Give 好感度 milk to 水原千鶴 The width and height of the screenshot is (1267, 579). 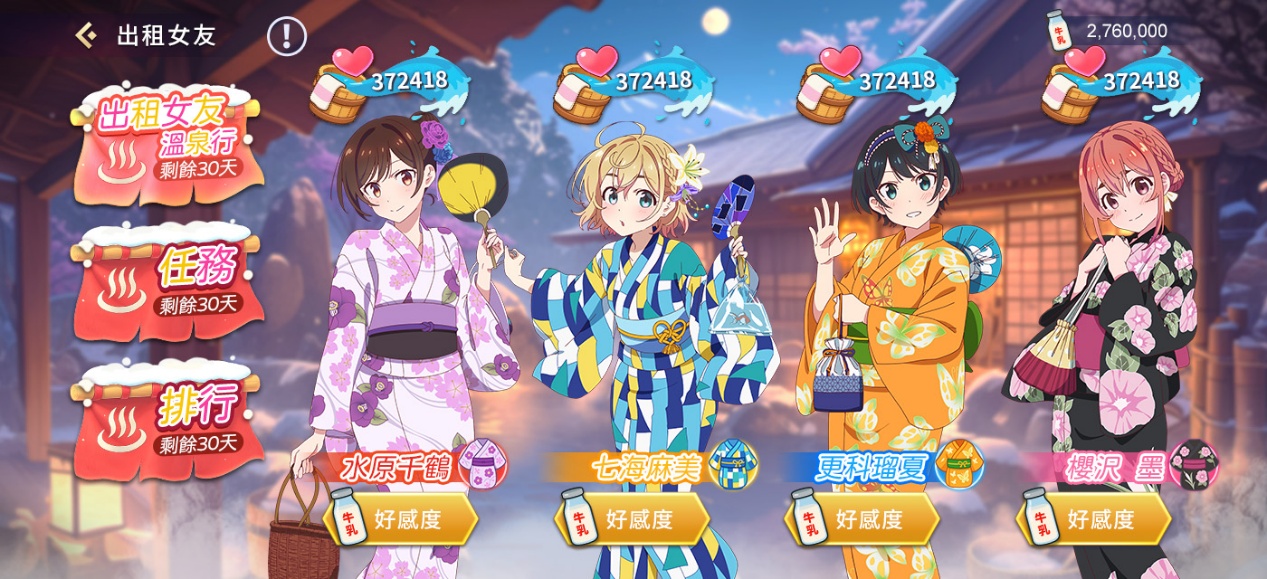(401, 519)
